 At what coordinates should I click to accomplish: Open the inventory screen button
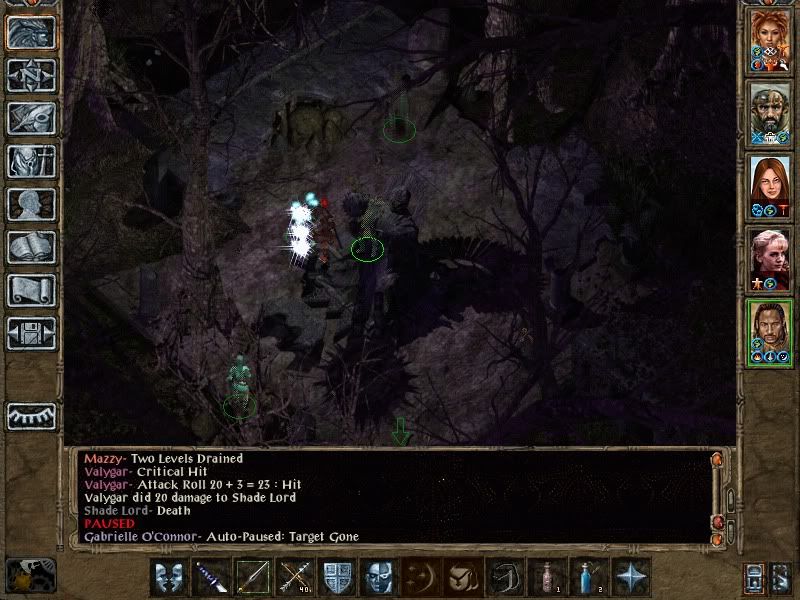pos(31,161)
